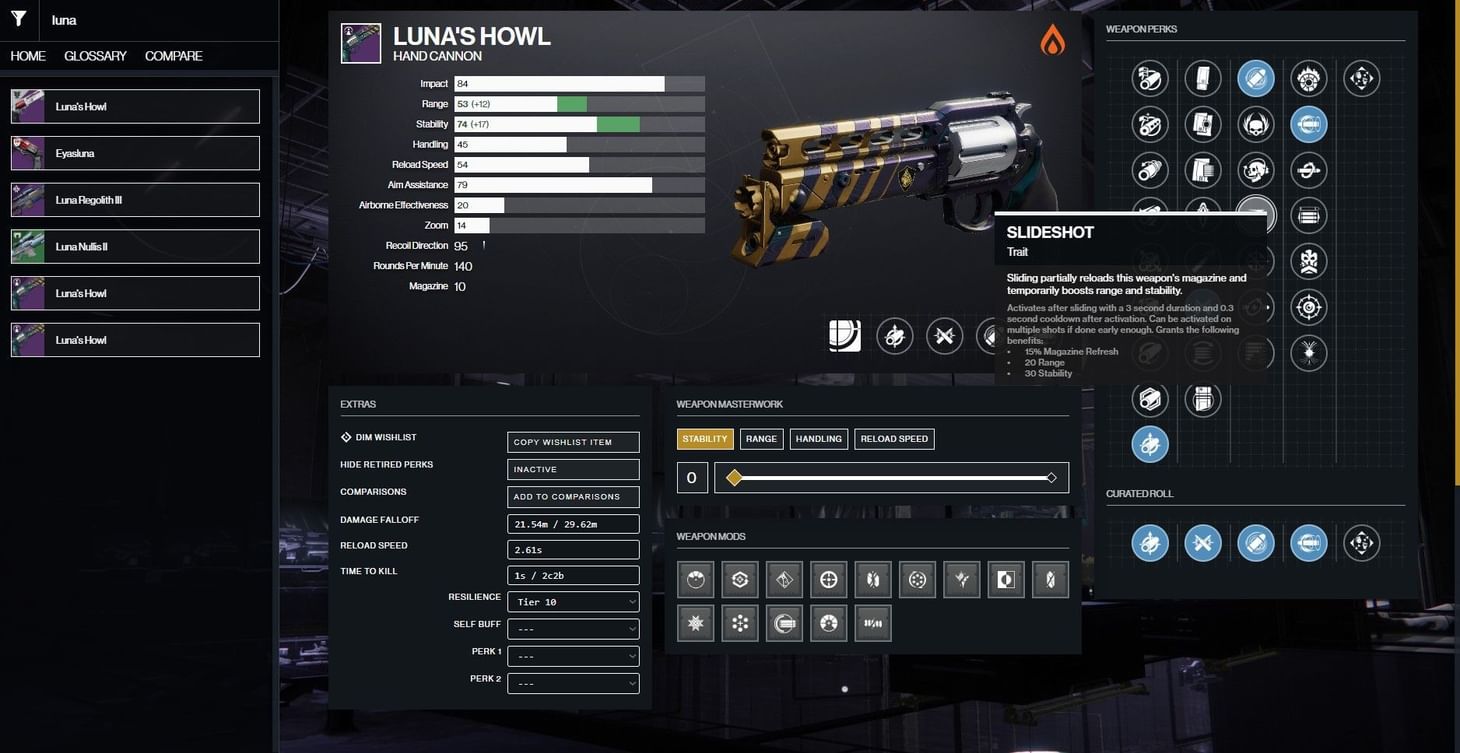Choose the counterbalance stock mod icon
1460x753 pixels.
[x=739, y=622]
